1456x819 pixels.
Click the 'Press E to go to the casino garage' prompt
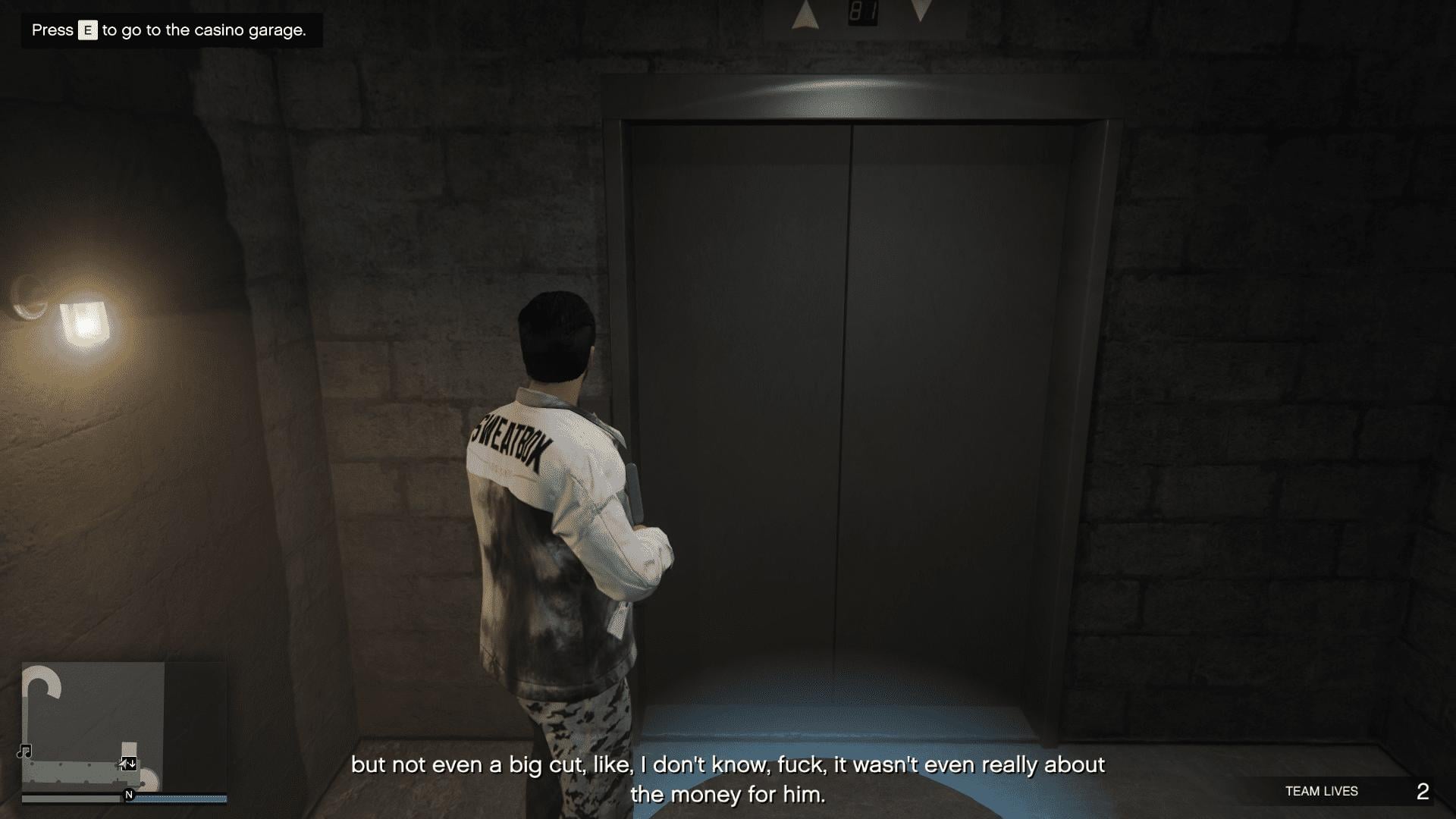[x=168, y=32]
